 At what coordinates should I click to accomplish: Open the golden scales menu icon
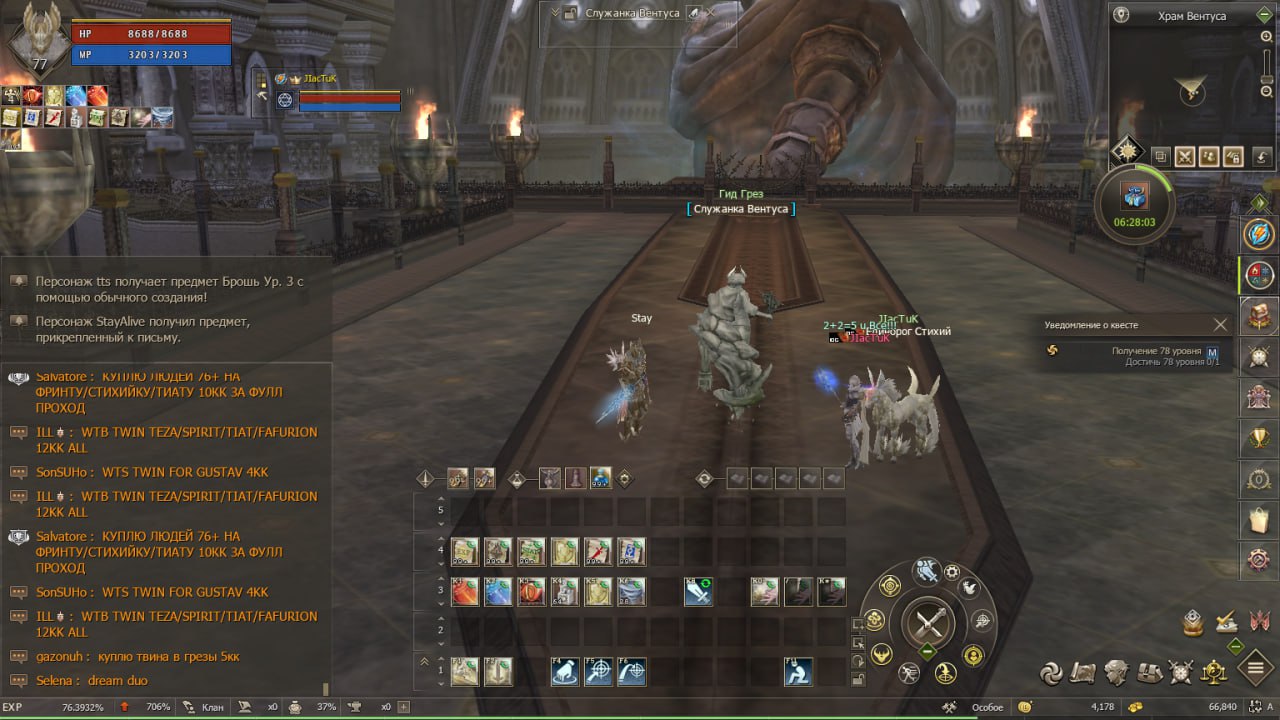(x=1213, y=671)
